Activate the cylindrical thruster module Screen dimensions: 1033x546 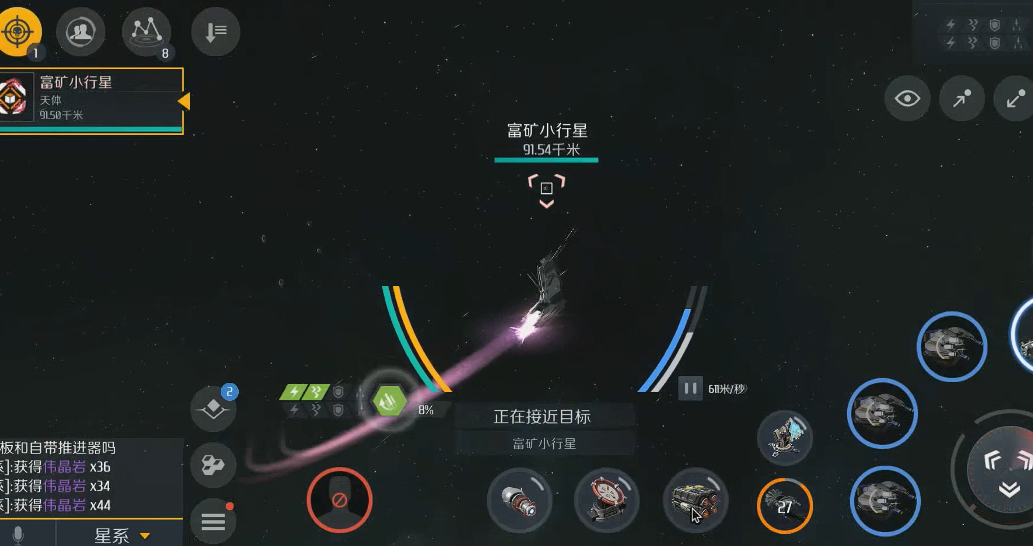coord(519,500)
